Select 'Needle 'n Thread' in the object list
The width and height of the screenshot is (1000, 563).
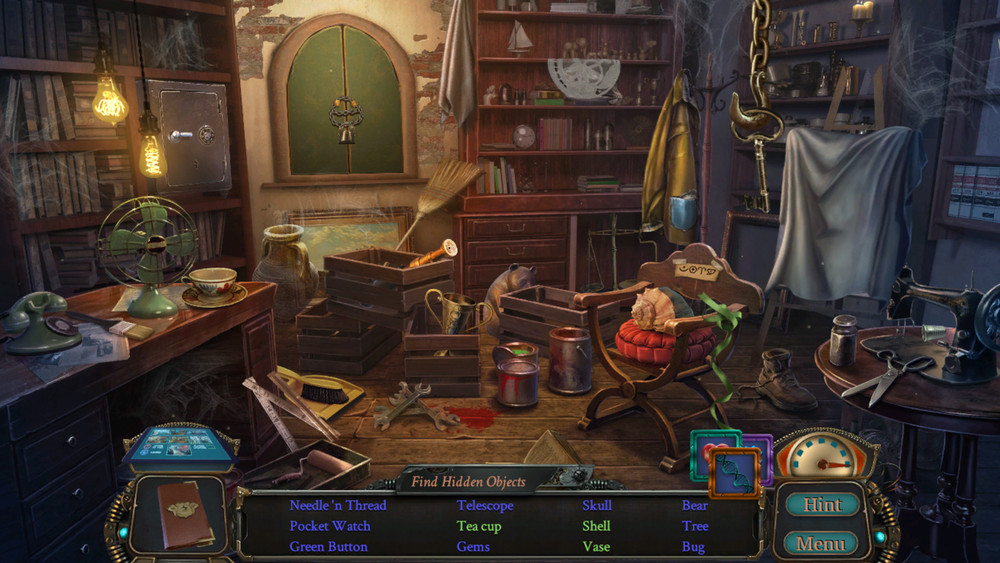point(337,505)
